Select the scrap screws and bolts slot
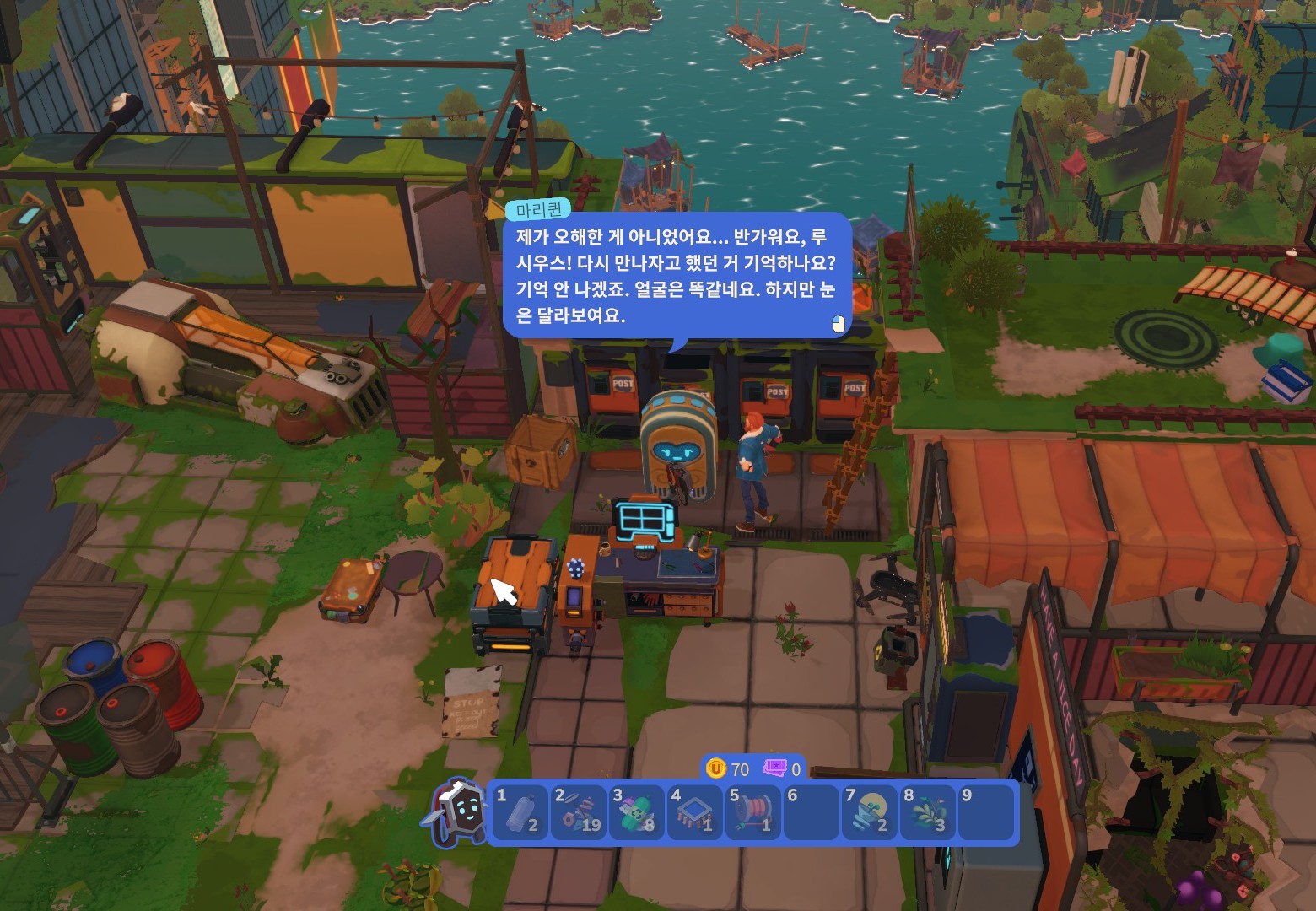This screenshot has height=911, width=1316. coord(577,812)
